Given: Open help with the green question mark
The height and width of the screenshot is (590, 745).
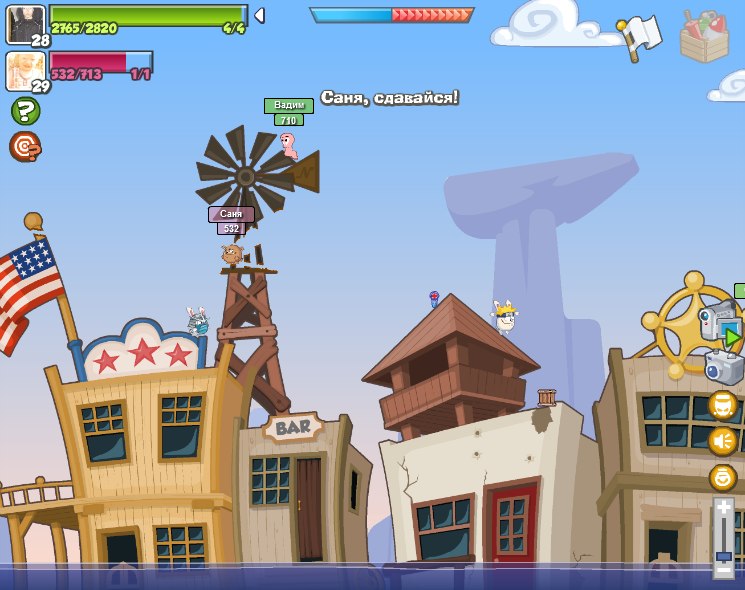Looking at the screenshot, I should (25, 111).
